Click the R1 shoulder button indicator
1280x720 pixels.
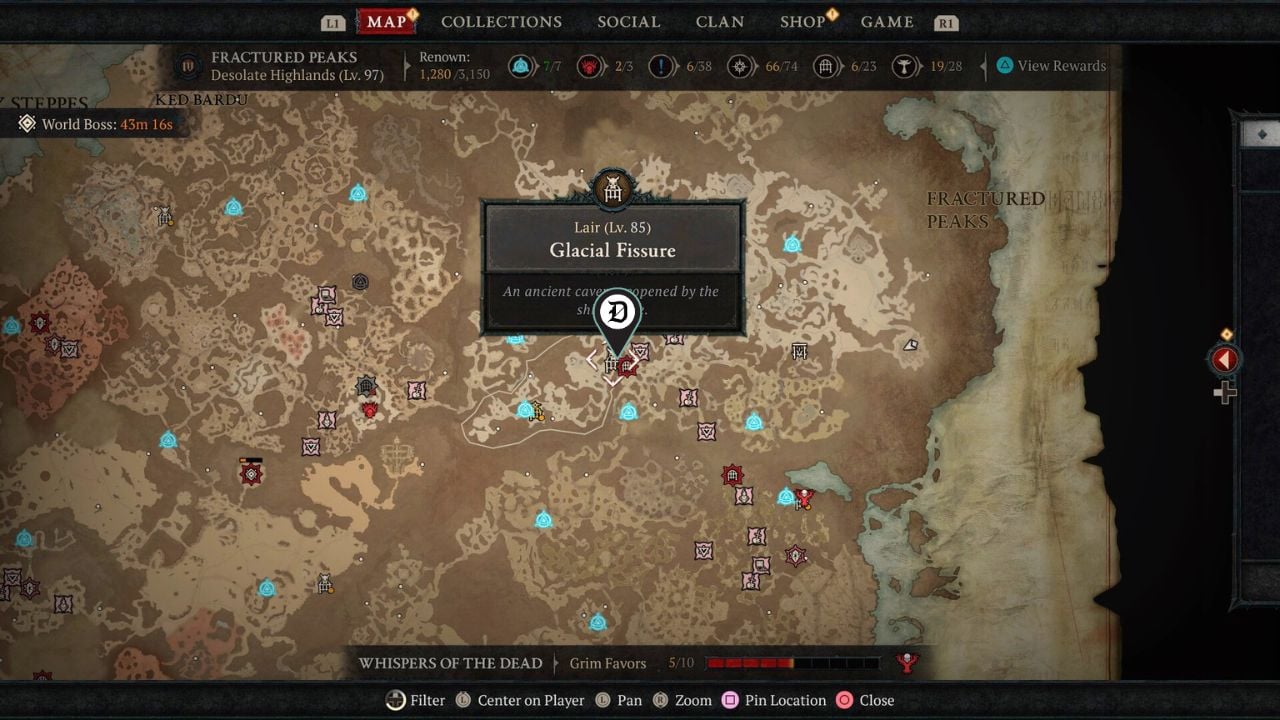tap(947, 21)
